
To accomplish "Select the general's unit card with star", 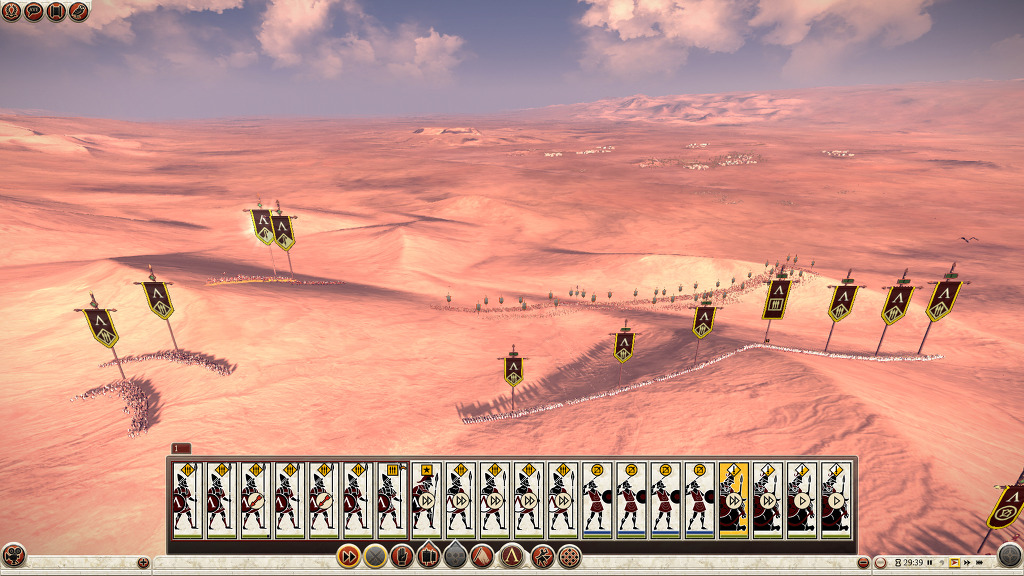I will point(426,498).
